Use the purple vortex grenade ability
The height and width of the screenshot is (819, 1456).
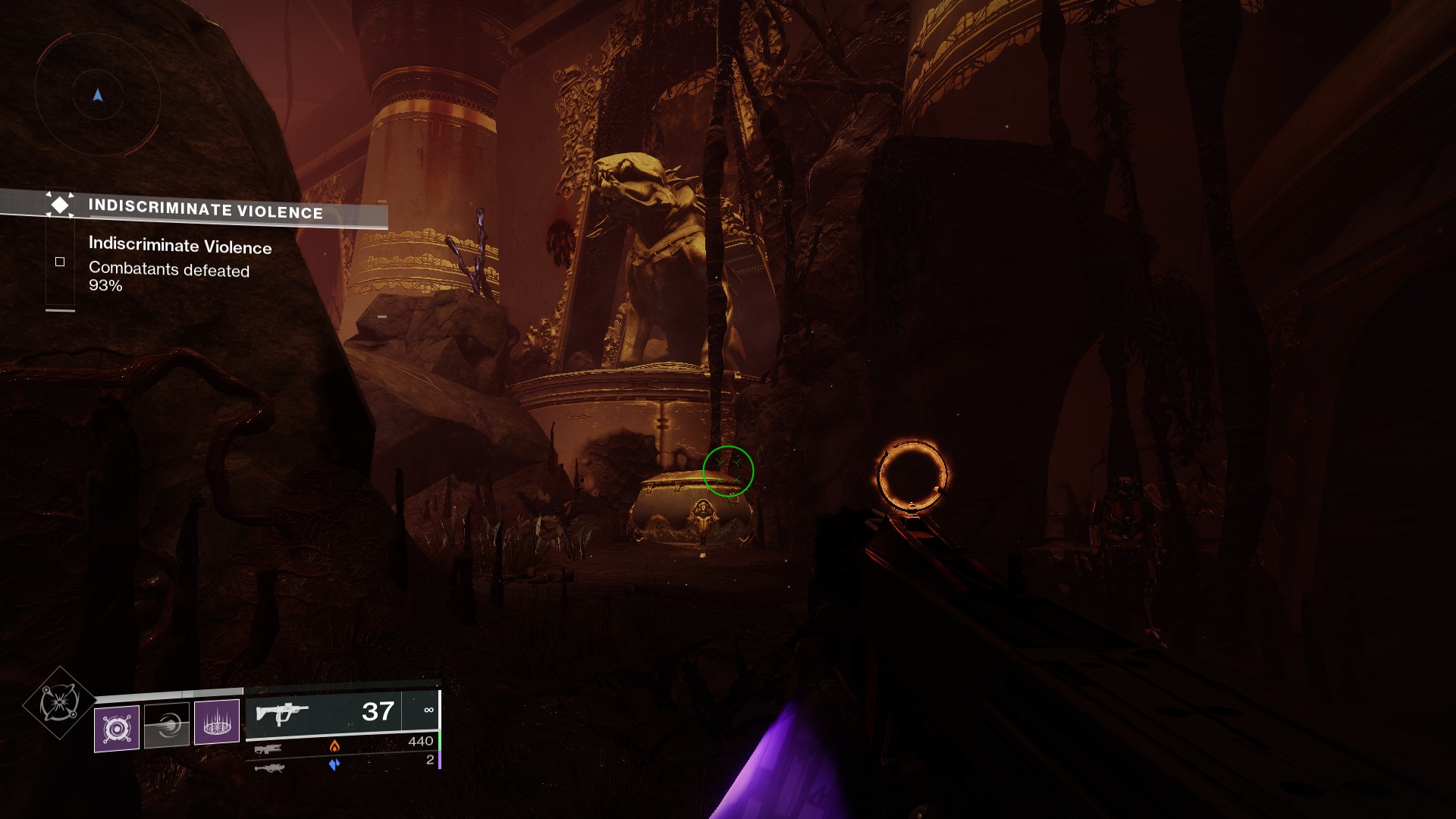(x=117, y=729)
